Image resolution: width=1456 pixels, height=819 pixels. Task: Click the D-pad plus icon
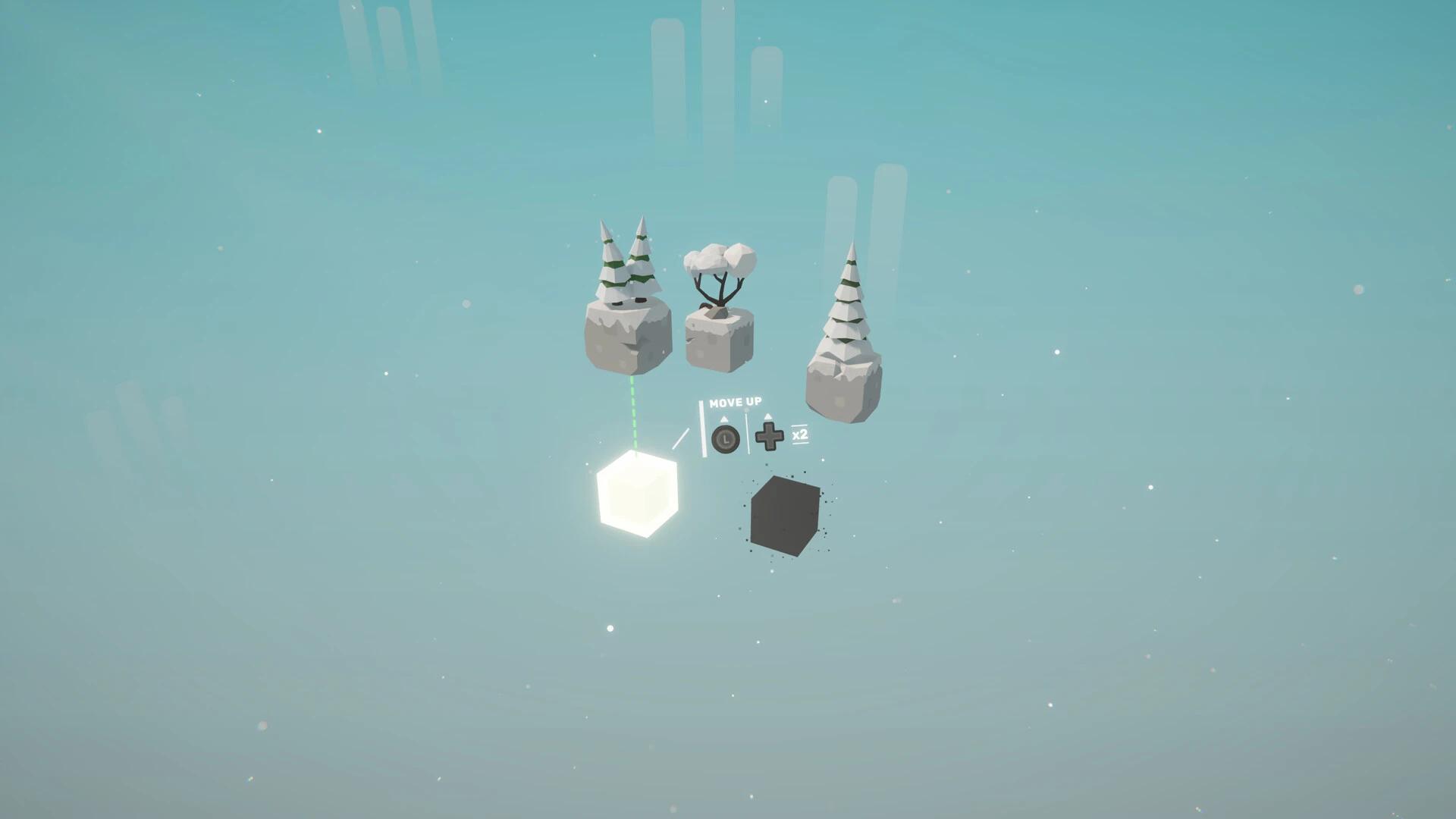[770, 436]
